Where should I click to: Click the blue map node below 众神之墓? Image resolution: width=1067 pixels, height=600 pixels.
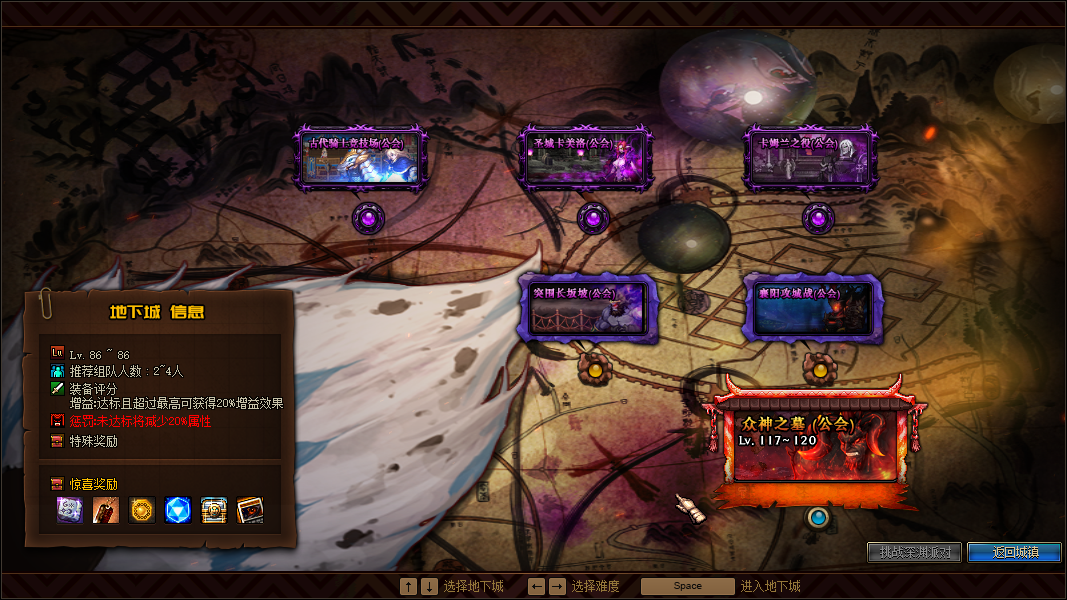pyautogui.click(x=818, y=517)
